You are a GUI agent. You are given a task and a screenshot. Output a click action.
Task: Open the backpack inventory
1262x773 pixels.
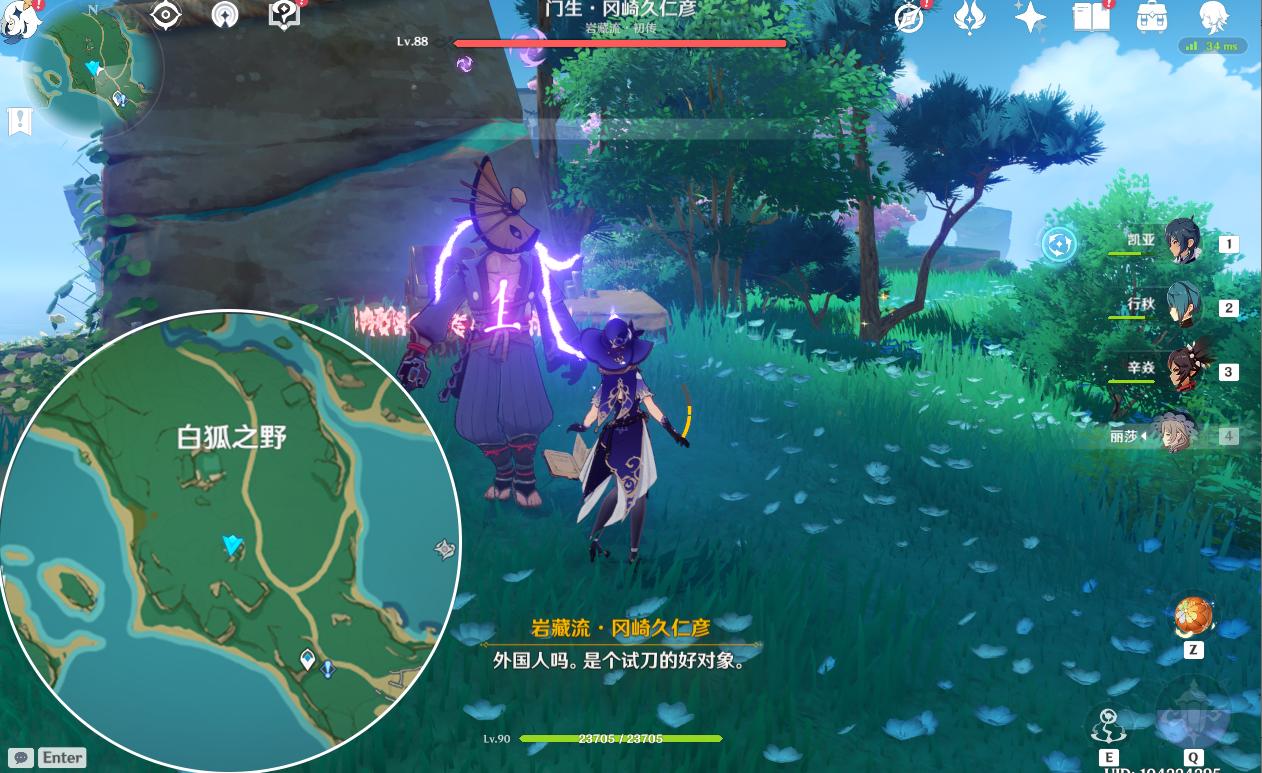[1153, 18]
